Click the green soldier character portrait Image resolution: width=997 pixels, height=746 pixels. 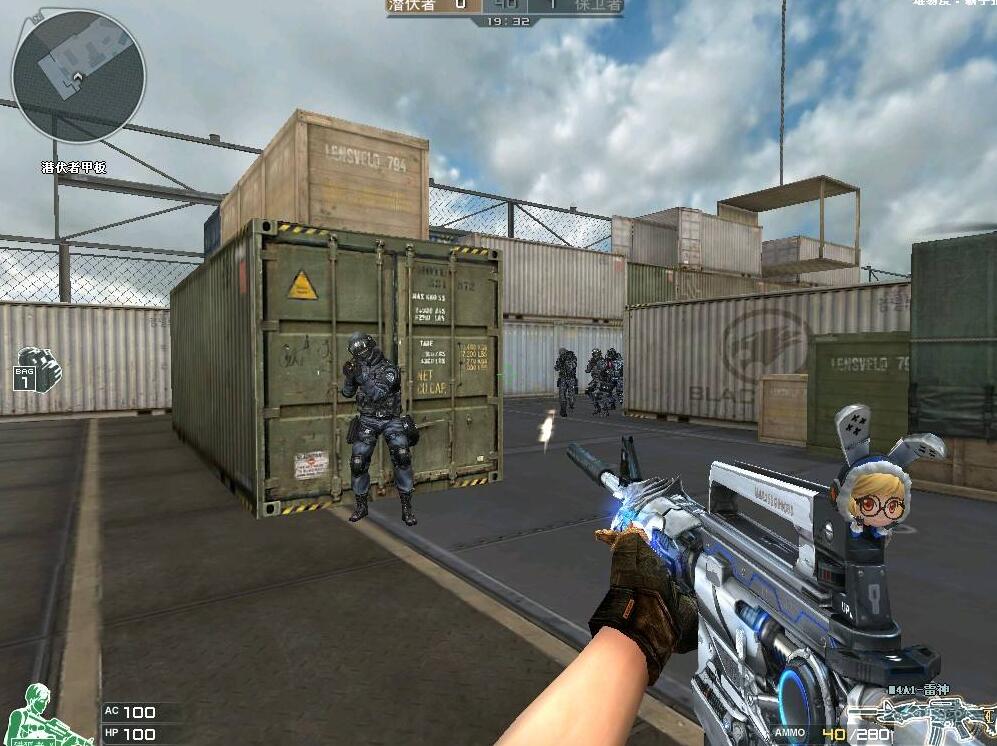[45, 715]
